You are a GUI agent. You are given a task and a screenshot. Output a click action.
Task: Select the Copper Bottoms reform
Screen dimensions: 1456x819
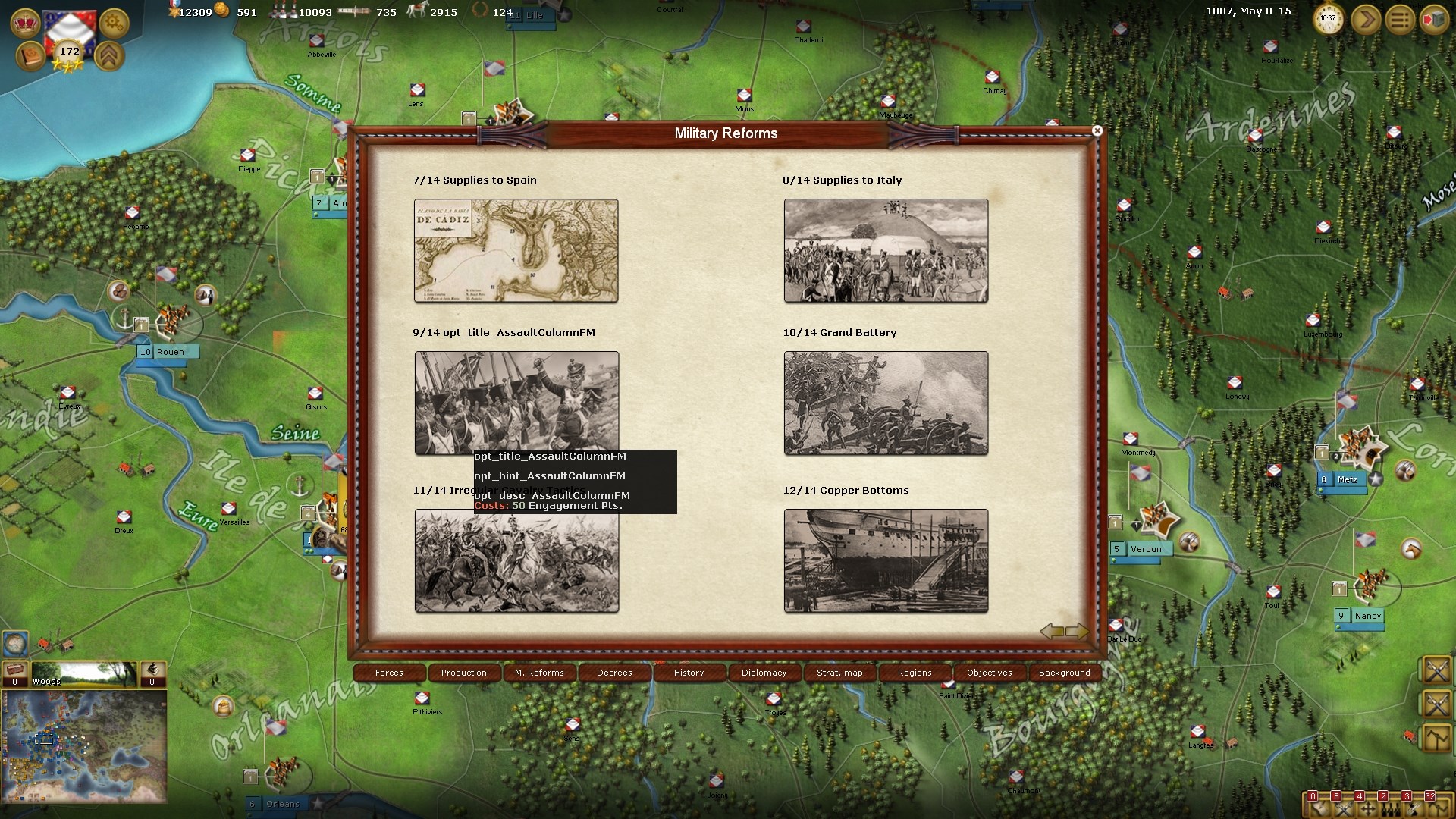coord(886,560)
